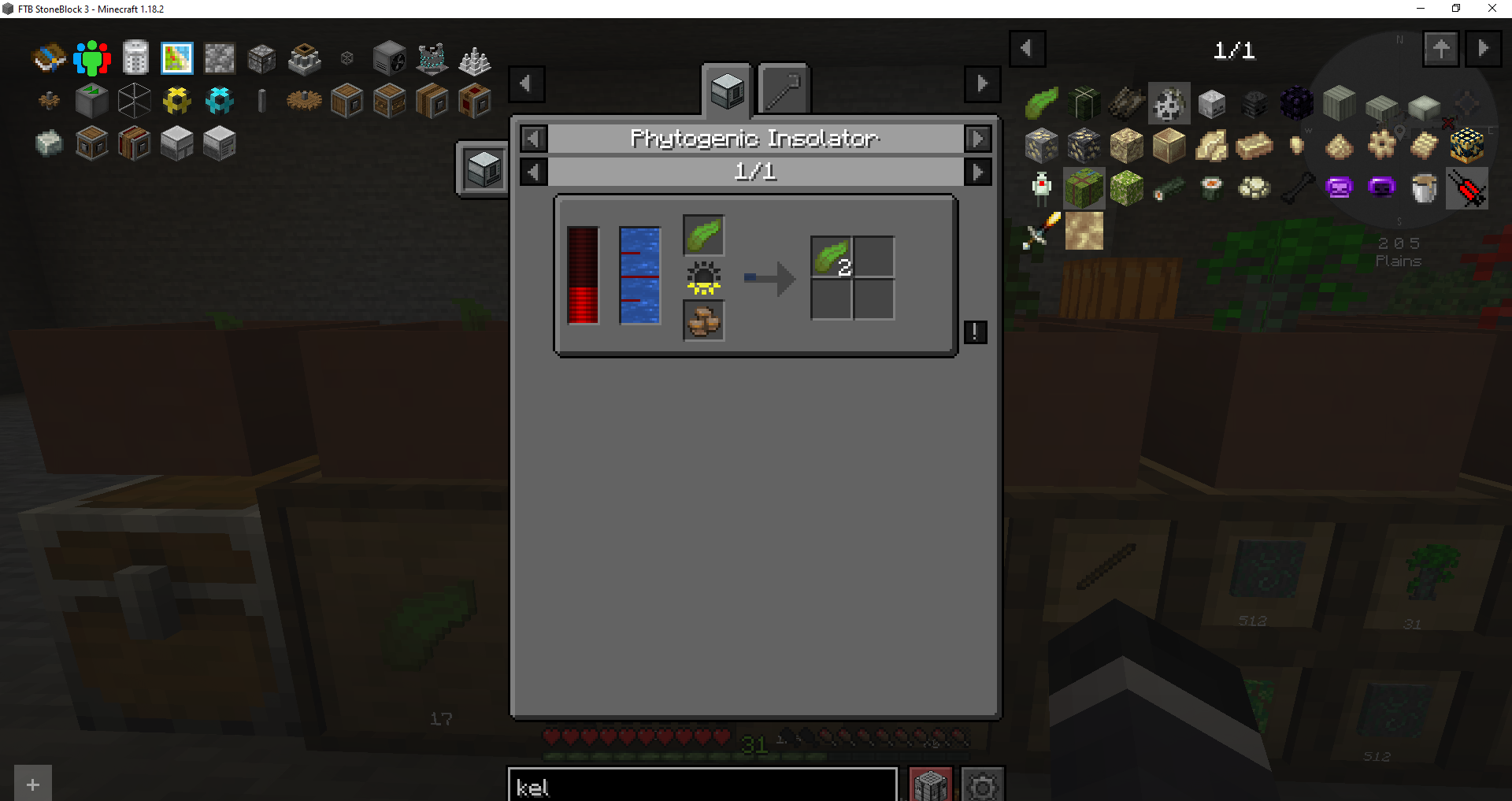Select the Phytogenic Insolator machine tab
The height and width of the screenshot is (801, 1512).
[725, 88]
